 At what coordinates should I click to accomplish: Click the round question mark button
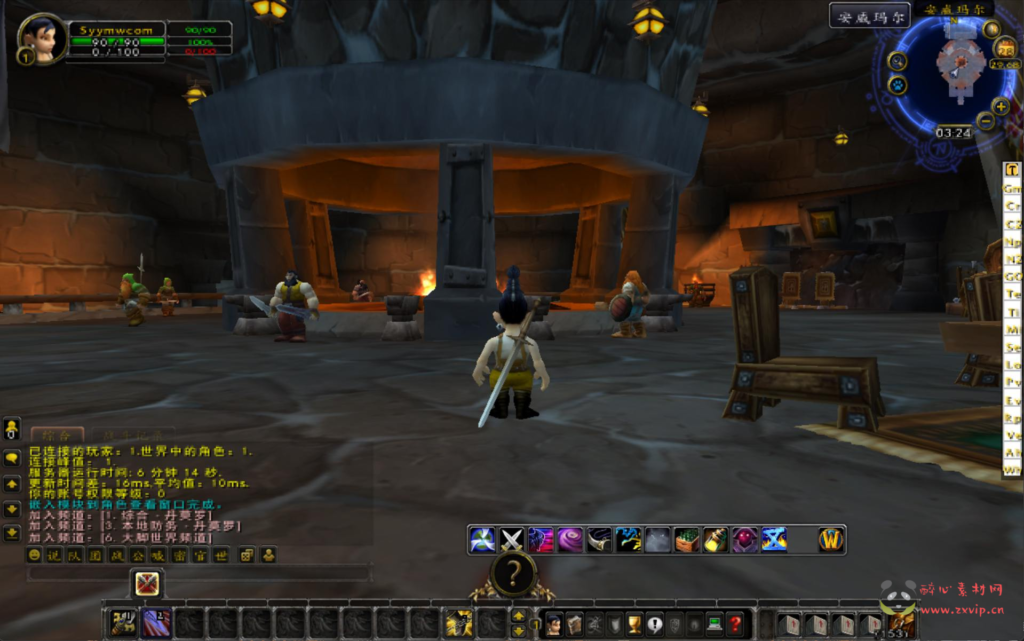pos(513,574)
